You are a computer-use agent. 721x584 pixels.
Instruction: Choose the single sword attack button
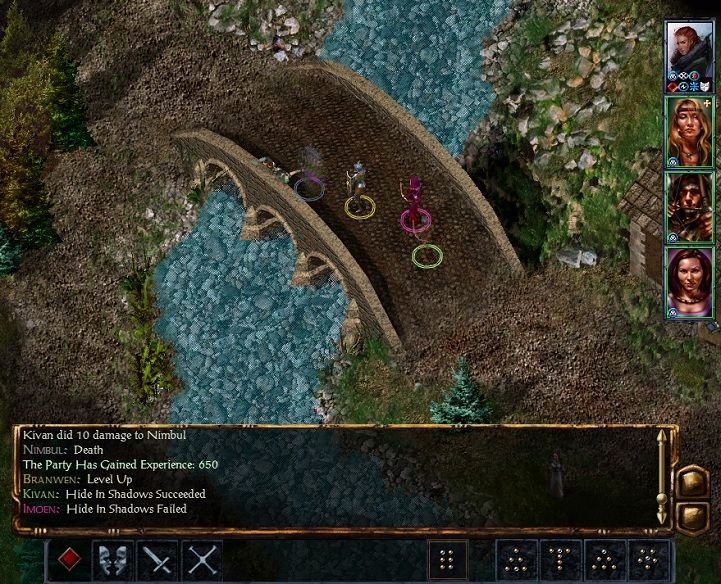[x=158, y=560]
